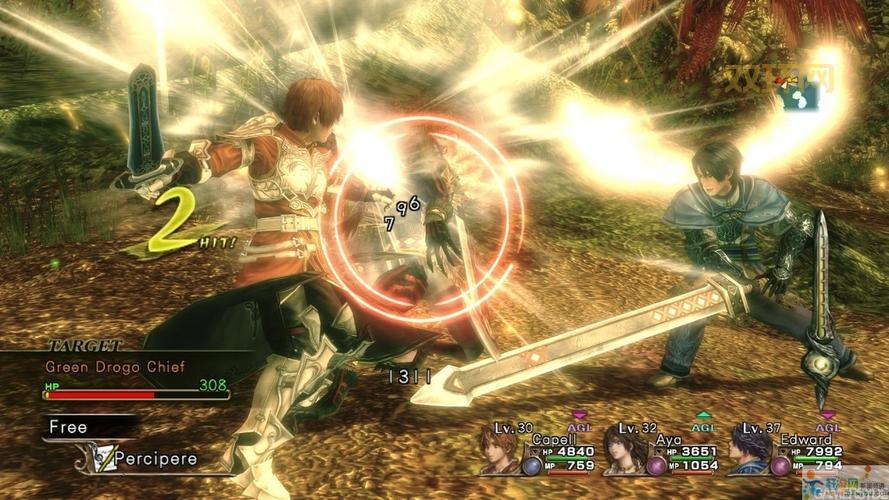This screenshot has width=889, height=500.
Task: Click the blue orb beside Capell
Action: click(x=531, y=465)
